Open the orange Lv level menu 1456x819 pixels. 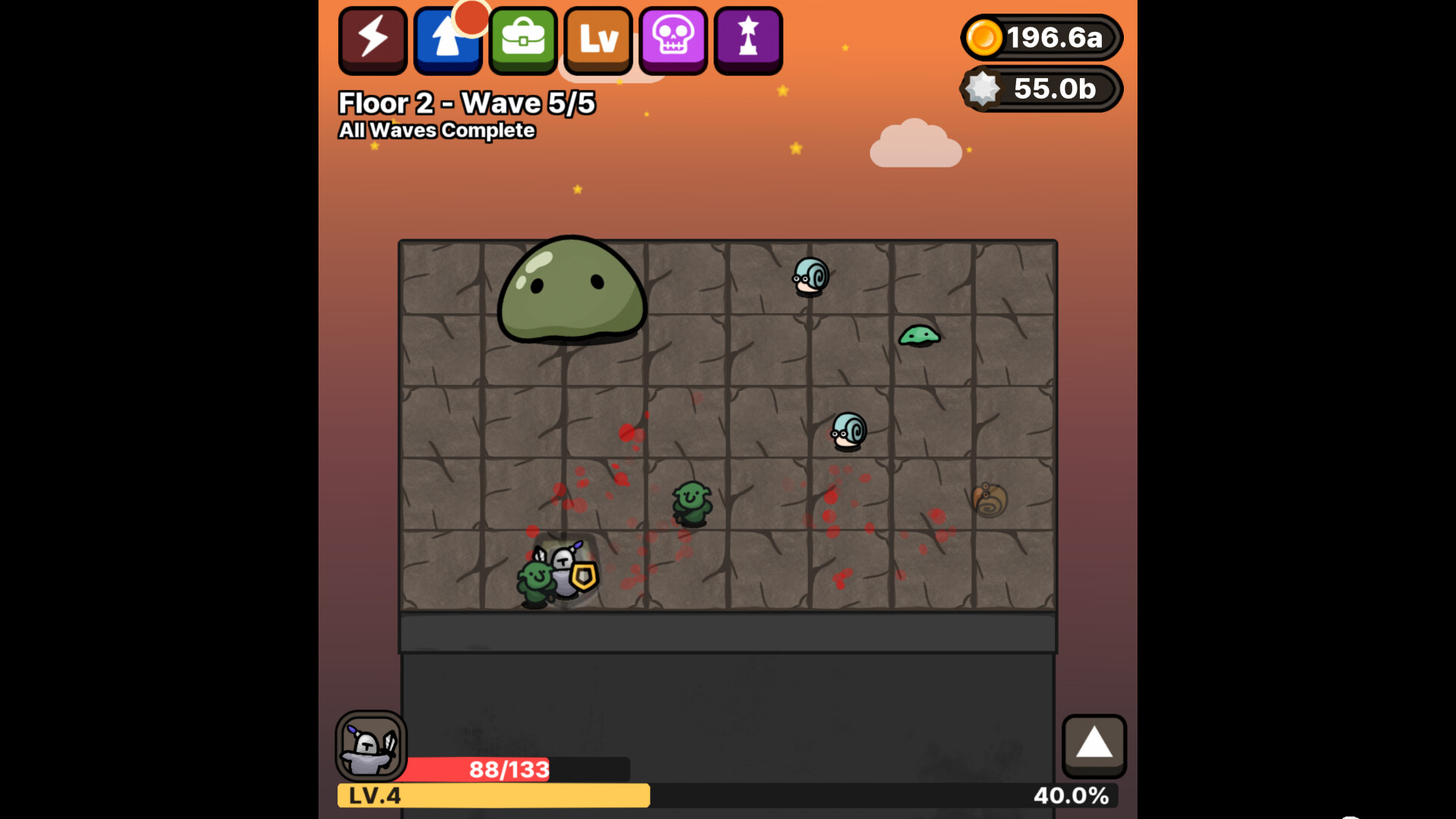coord(598,39)
